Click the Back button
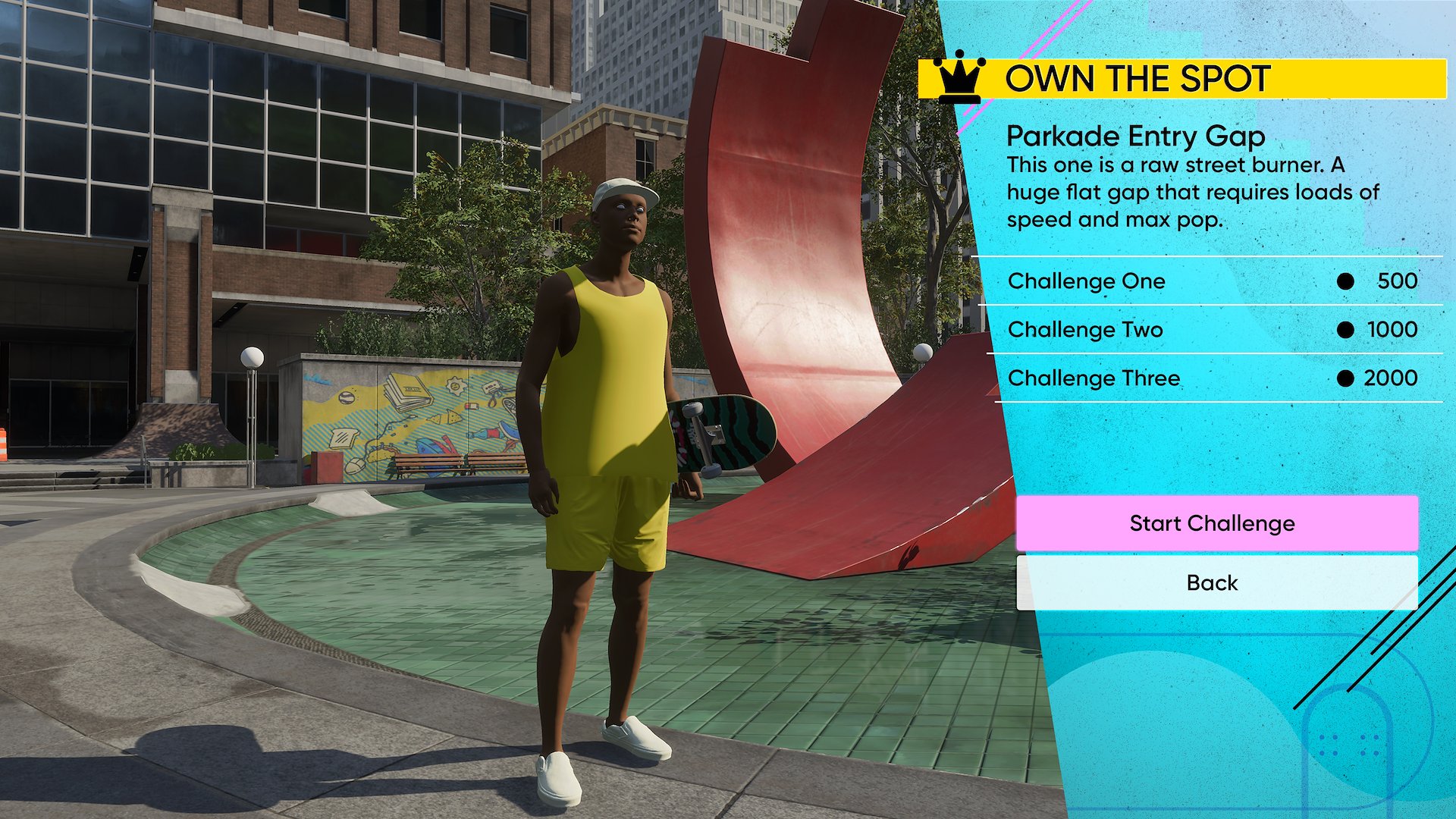 pos(1216,582)
